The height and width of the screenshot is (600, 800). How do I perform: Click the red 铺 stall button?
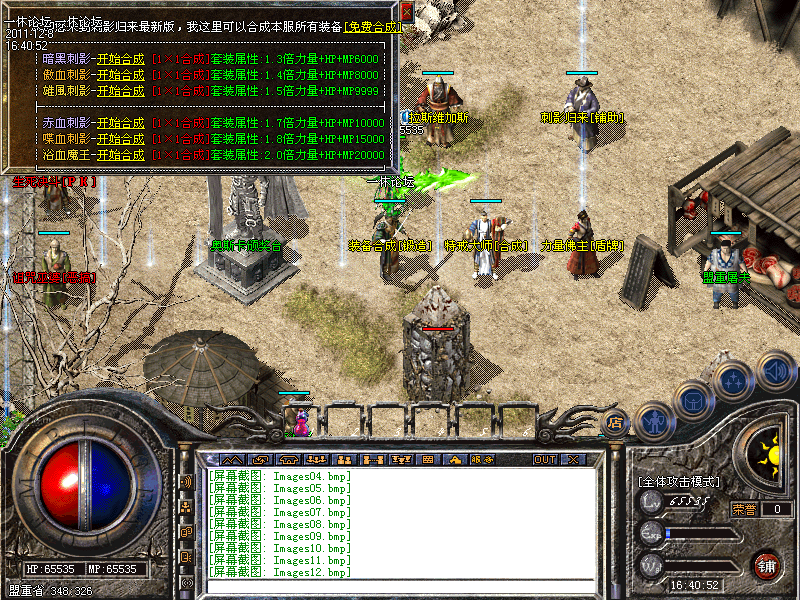767,566
